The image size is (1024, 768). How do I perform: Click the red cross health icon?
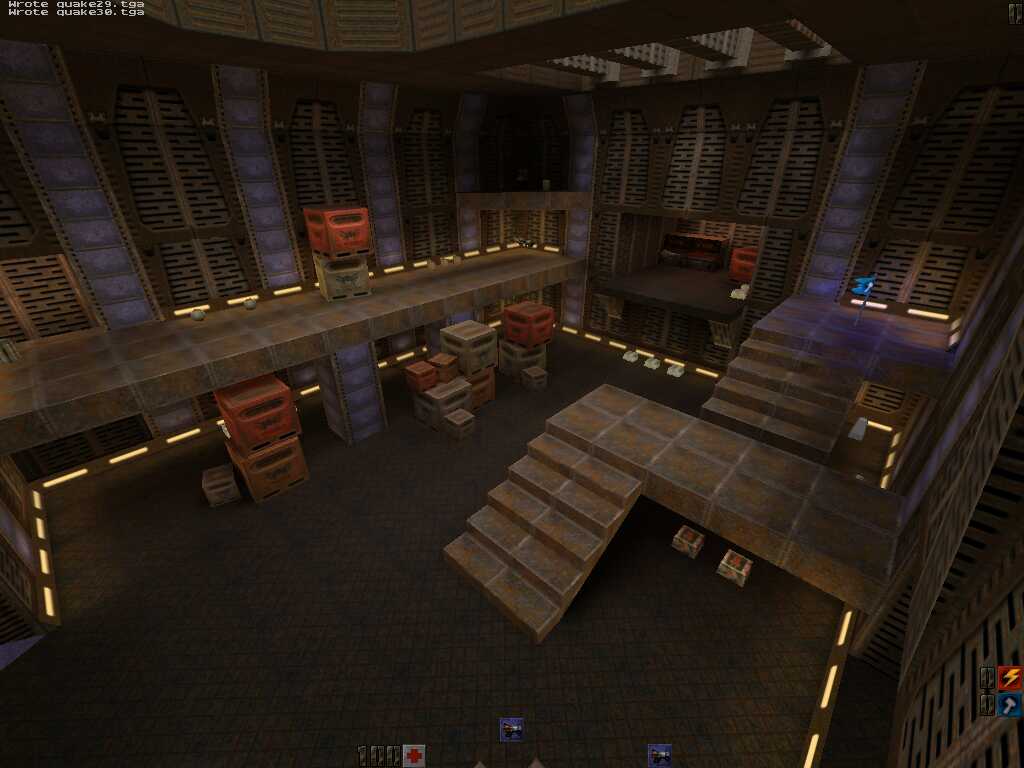(414, 755)
